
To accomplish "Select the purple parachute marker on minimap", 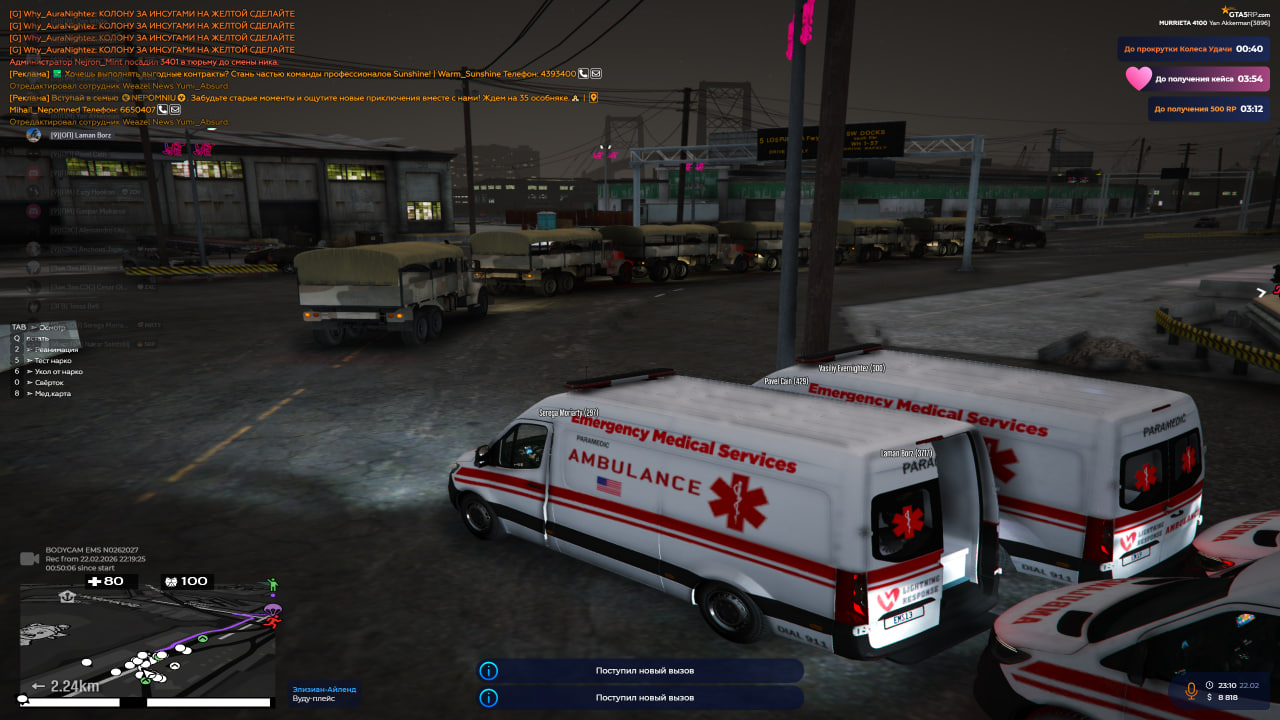I will point(272,609).
